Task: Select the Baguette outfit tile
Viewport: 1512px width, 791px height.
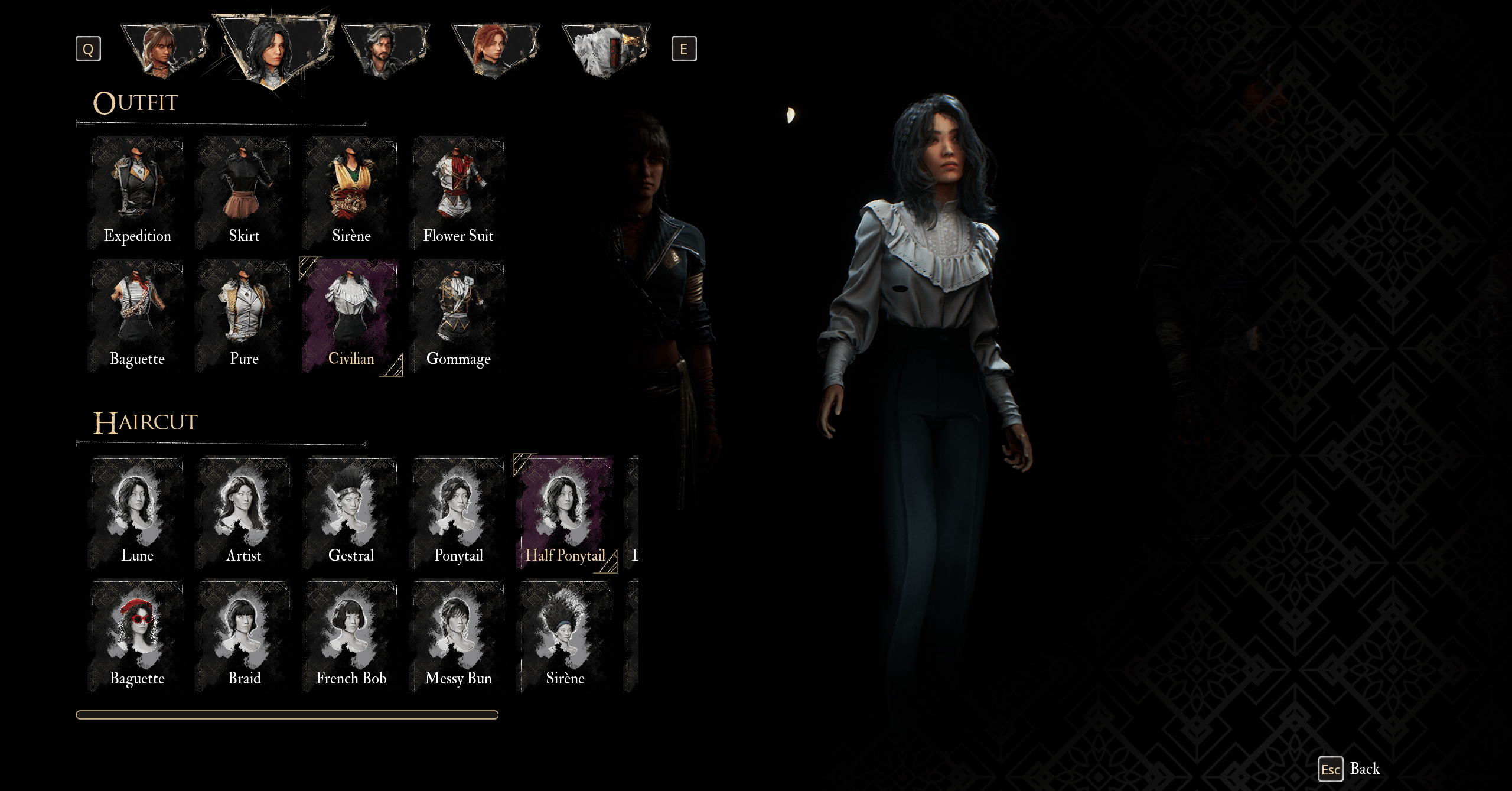Action: 137,317
